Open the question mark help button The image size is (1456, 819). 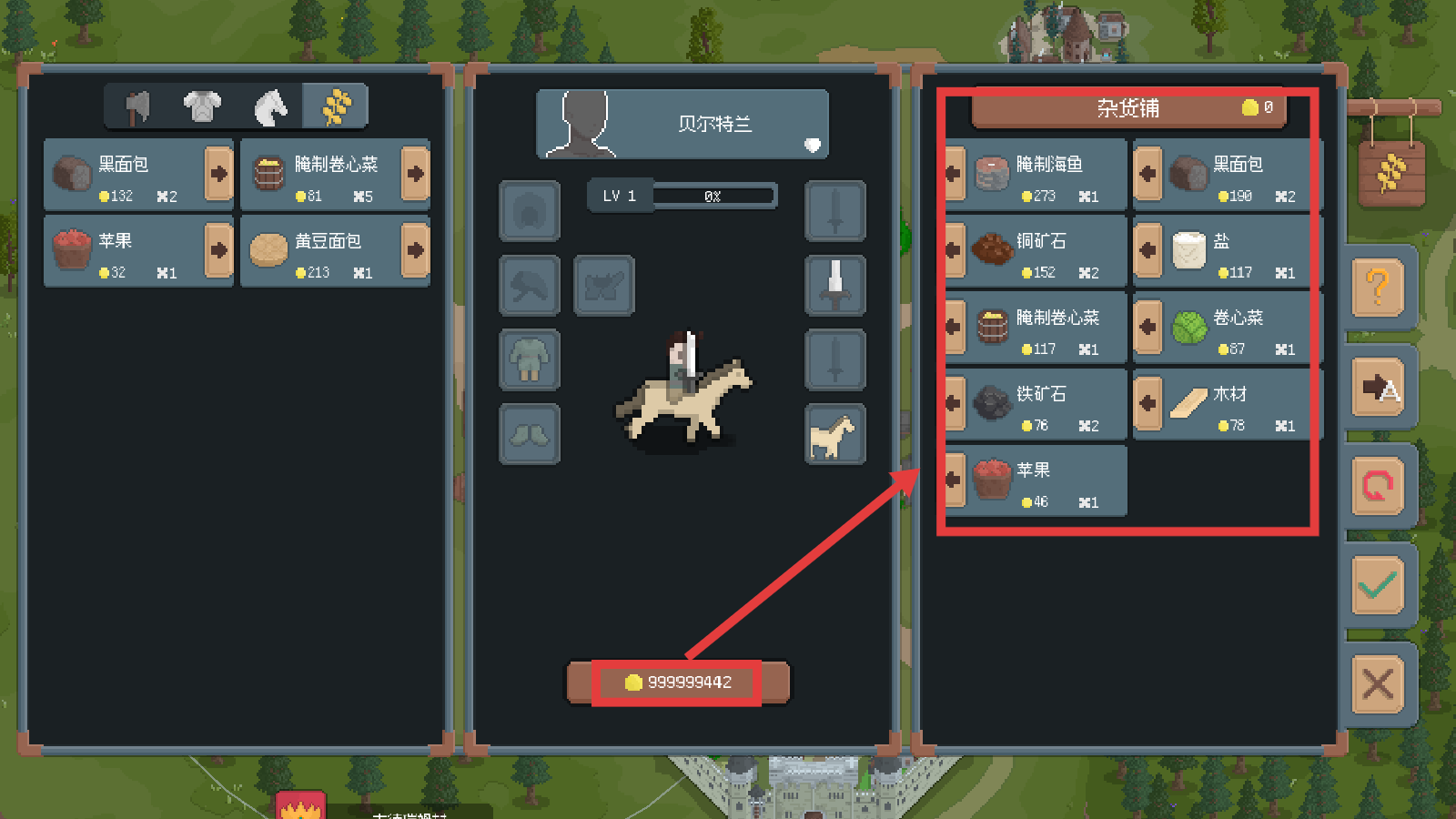coord(1378,288)
